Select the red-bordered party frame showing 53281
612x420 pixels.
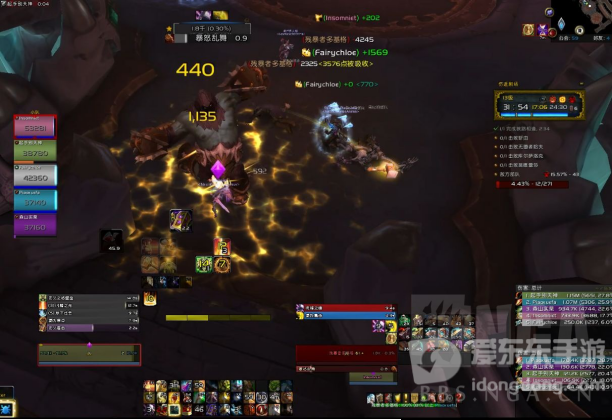(x=34, y=127)
